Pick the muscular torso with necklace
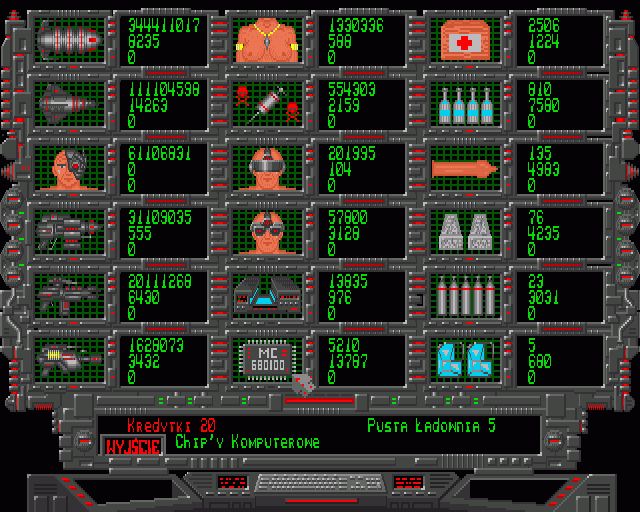 pyautogui.click(x=267, y=39)
